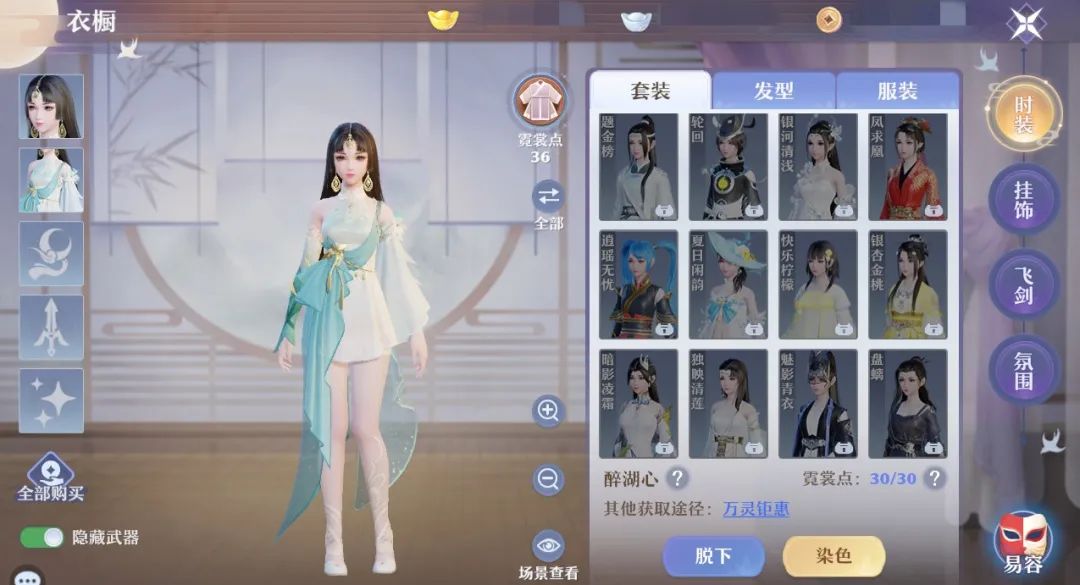Switch to the 发型 hairstyle tab

pos(773,91)
